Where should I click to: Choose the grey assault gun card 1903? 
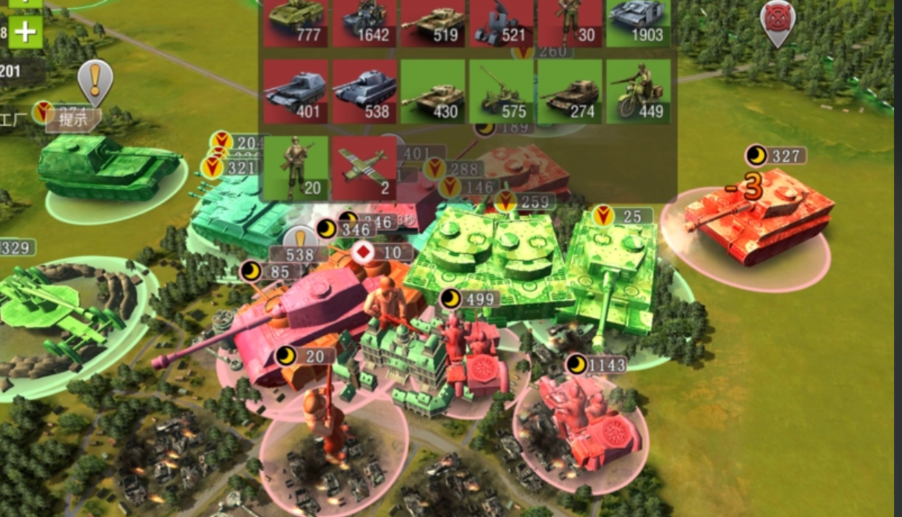(637, 22)
